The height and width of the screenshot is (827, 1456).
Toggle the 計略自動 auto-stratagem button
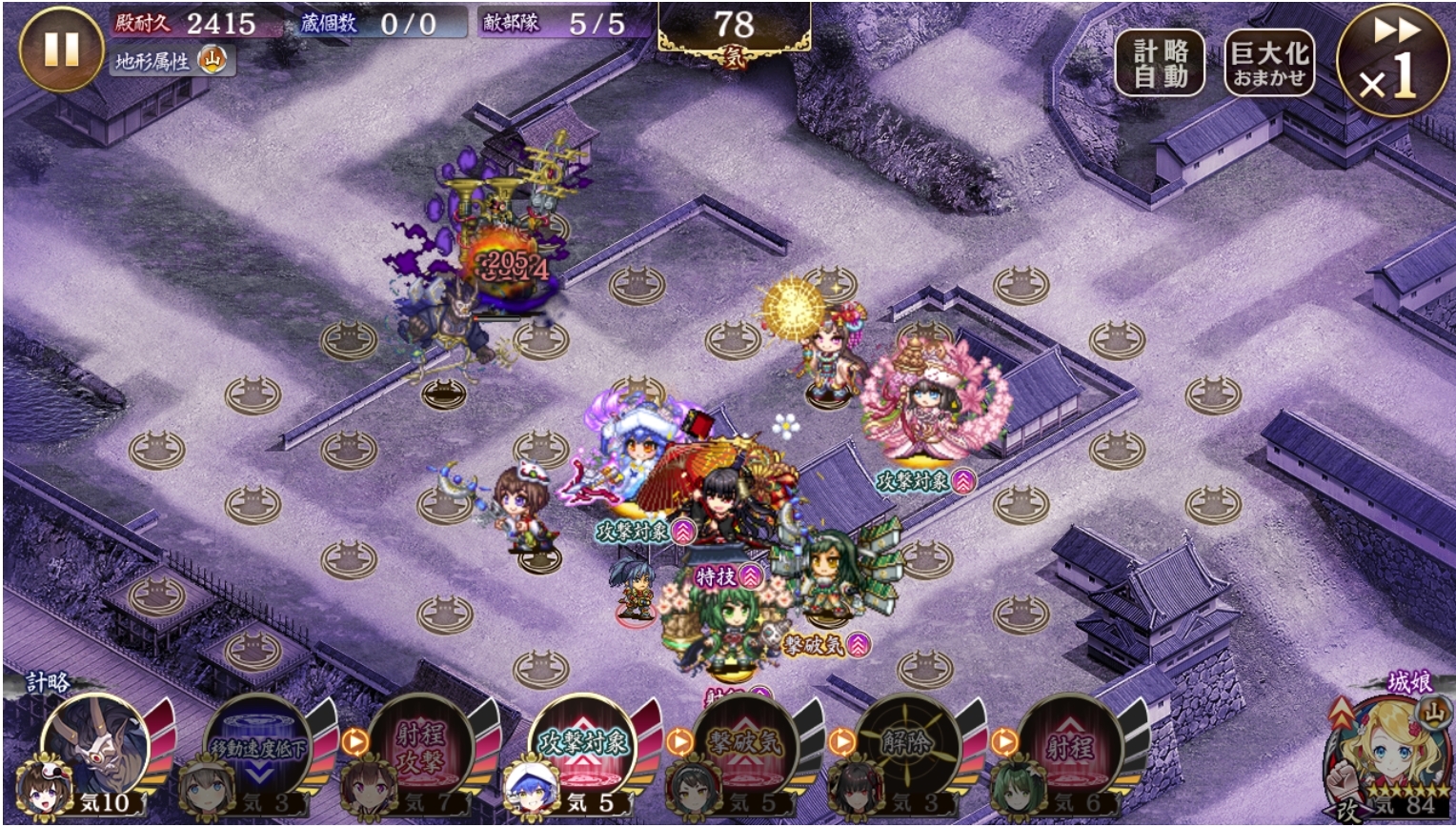[1160, 64]
